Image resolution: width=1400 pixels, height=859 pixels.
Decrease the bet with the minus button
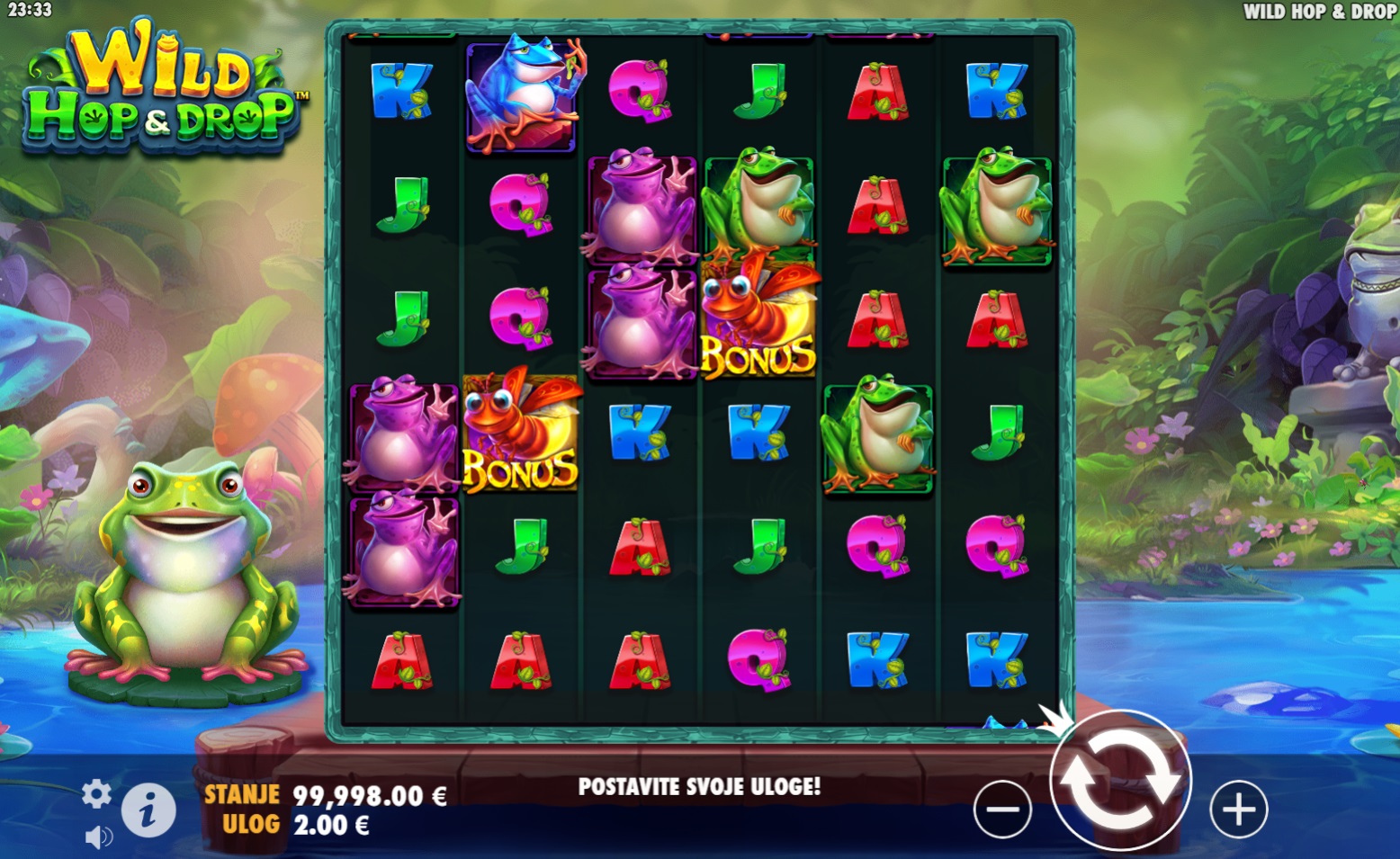pos(1002,809)
